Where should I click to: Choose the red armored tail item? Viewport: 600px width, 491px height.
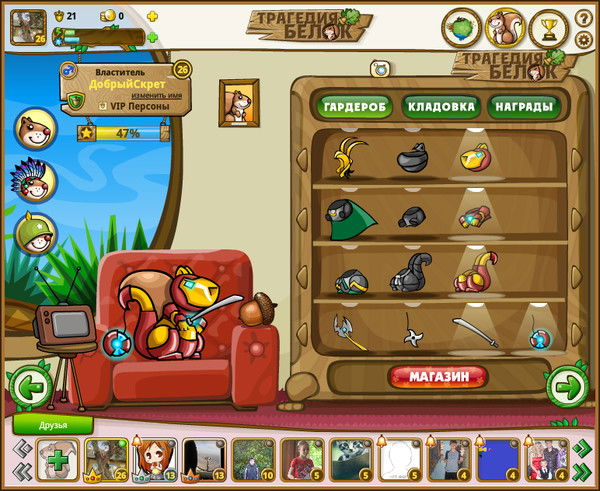(x=473, y=271)
